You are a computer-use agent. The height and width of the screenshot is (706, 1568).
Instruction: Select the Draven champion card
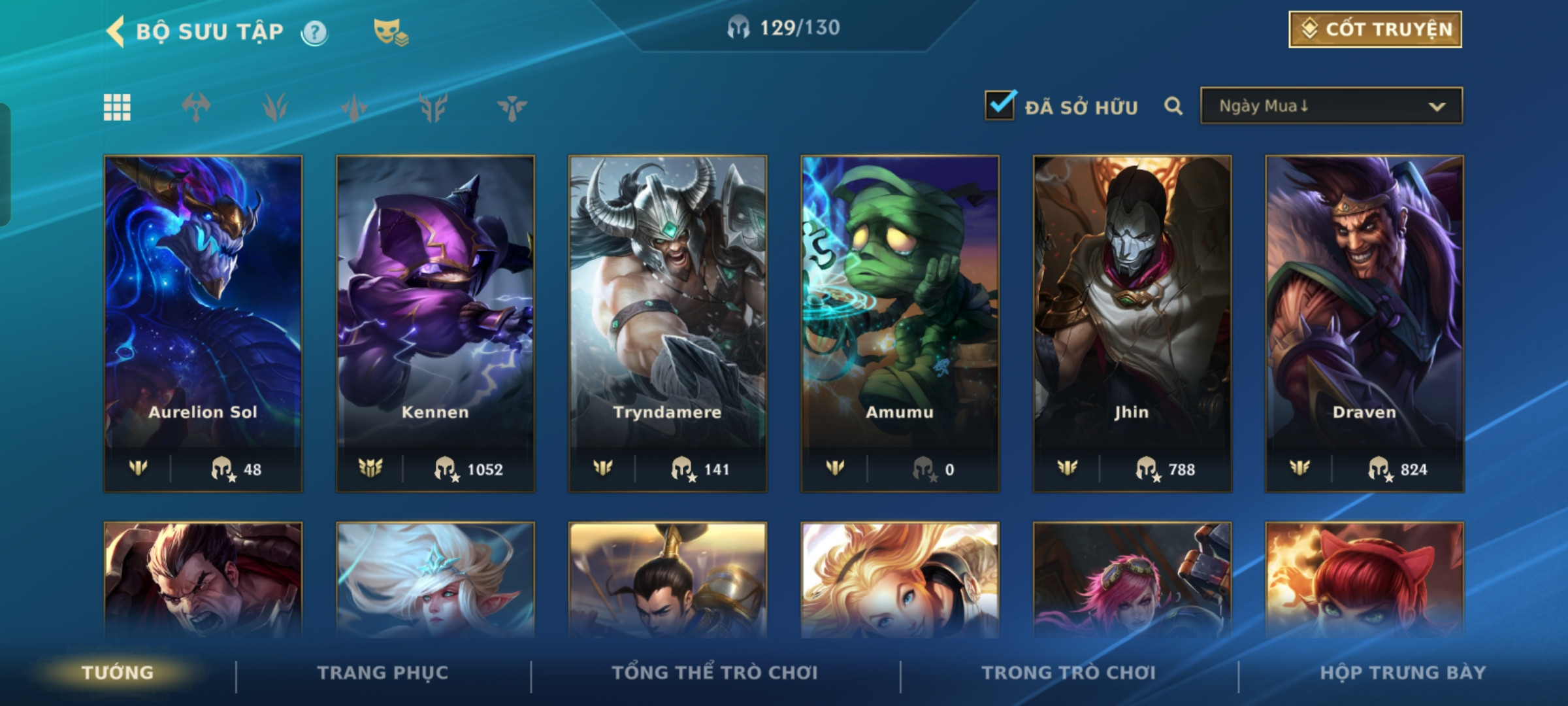(x=1364, y=323)
